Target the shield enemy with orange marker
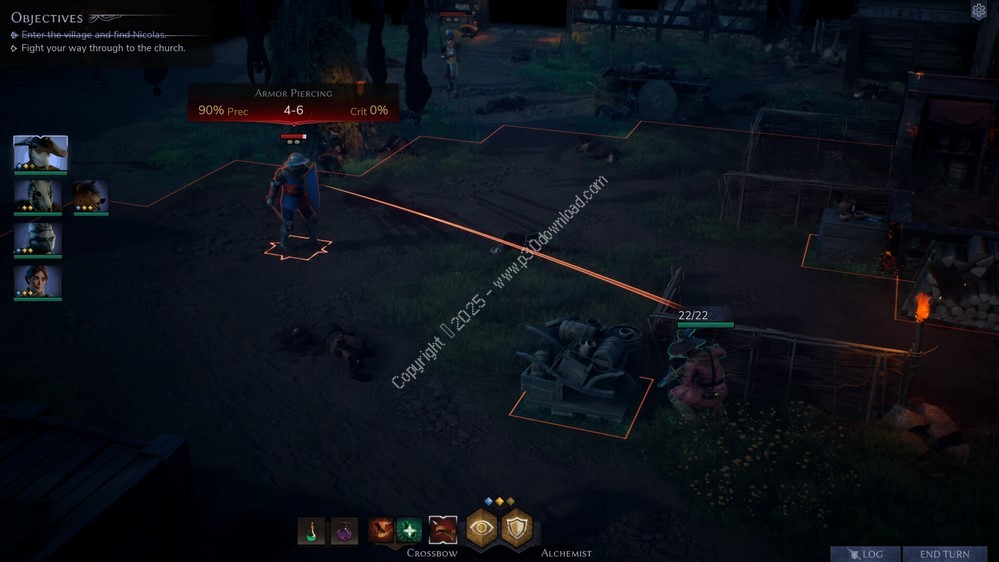Screen dimensions: 999x562 coord(293,200)
